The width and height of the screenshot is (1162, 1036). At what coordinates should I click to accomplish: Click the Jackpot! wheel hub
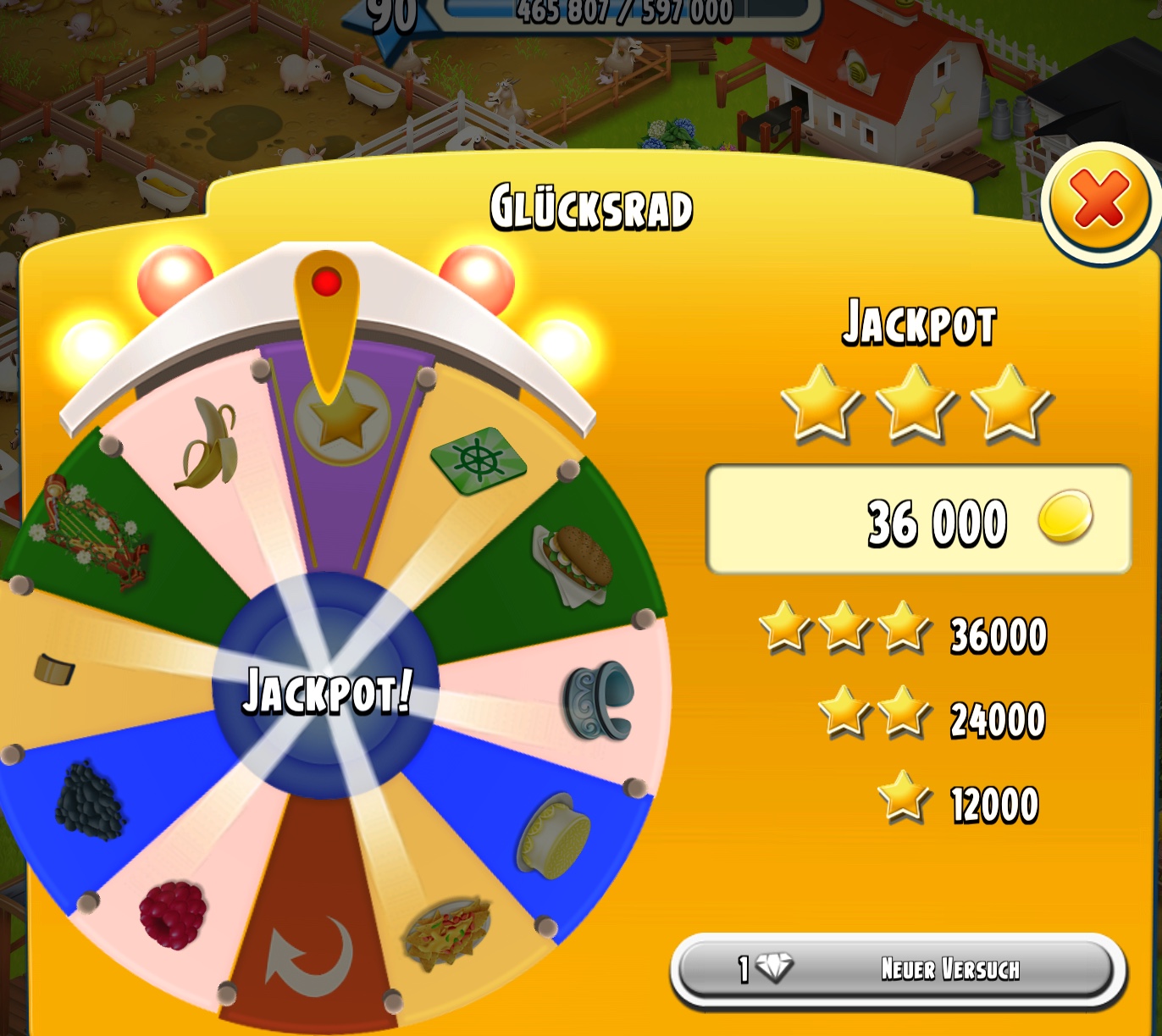click(326, 687)
